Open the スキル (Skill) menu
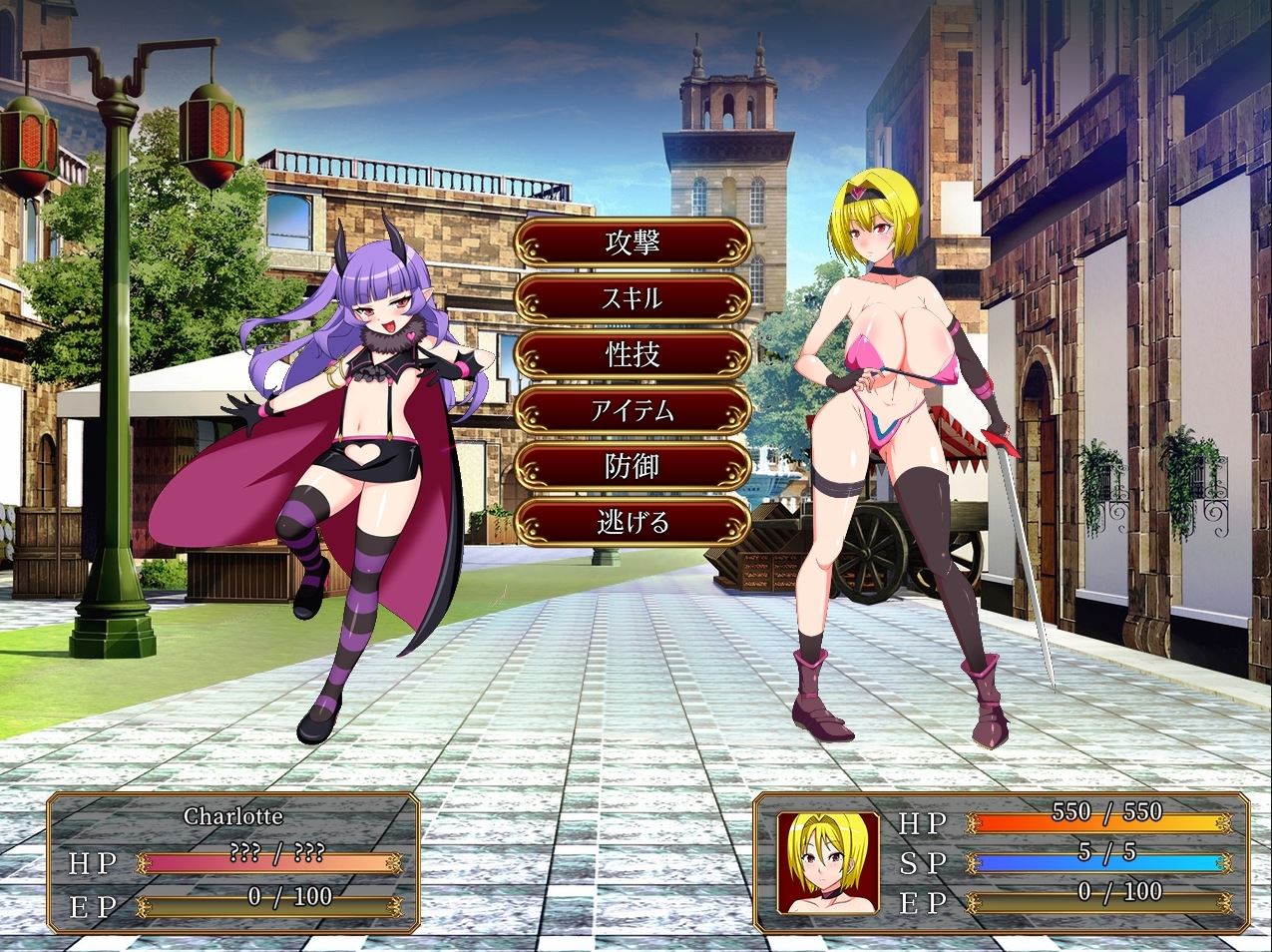Viewport: 1272px width, 952px height. point(633,298)
